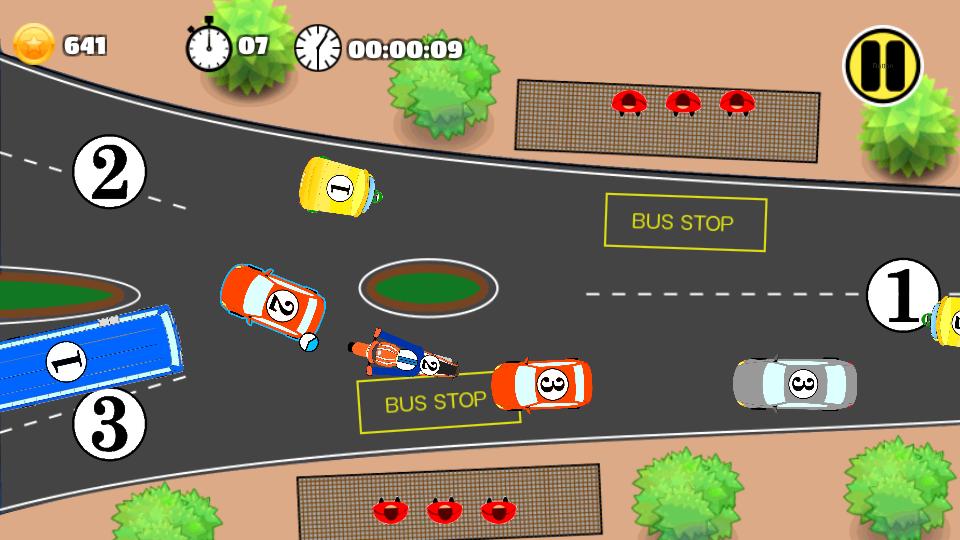This screenshot has width=960, height=540.
Task: Select the orange car numbered 3
Action: click(x=541, y=385)
